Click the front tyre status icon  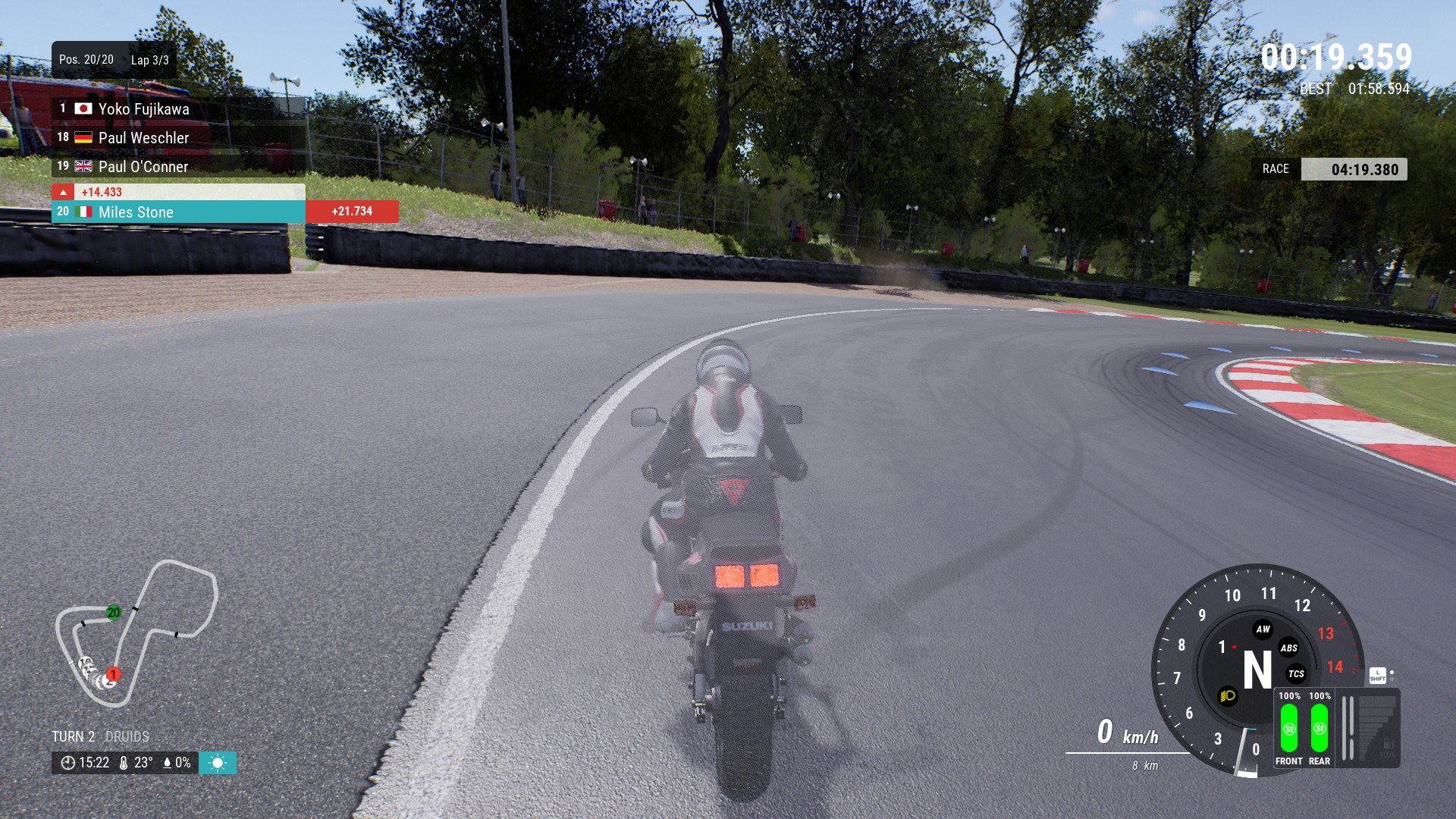[x=1289, y=729]
